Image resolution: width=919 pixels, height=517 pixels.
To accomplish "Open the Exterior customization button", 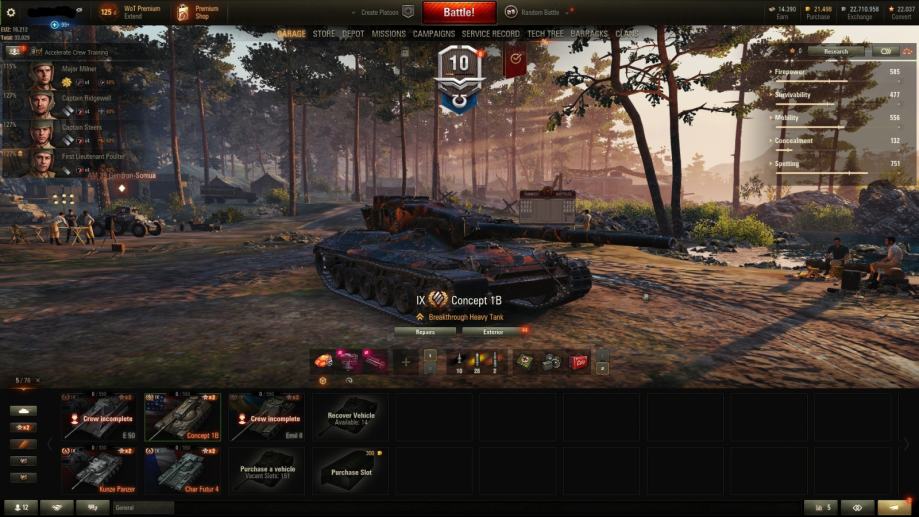I will tap(493, 331).
